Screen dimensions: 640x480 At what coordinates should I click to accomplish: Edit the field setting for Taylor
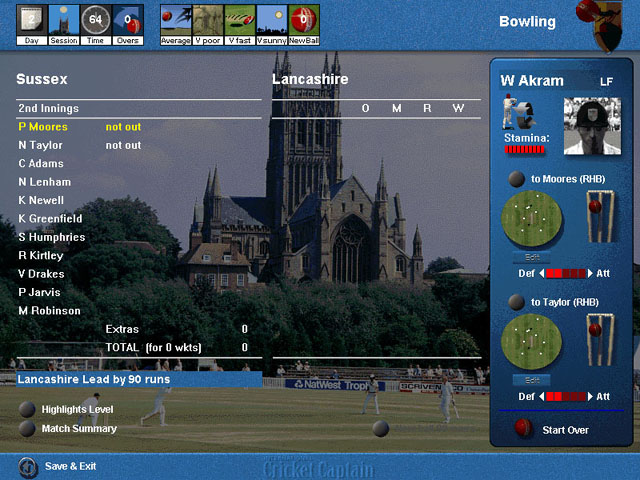pos(531,380)
